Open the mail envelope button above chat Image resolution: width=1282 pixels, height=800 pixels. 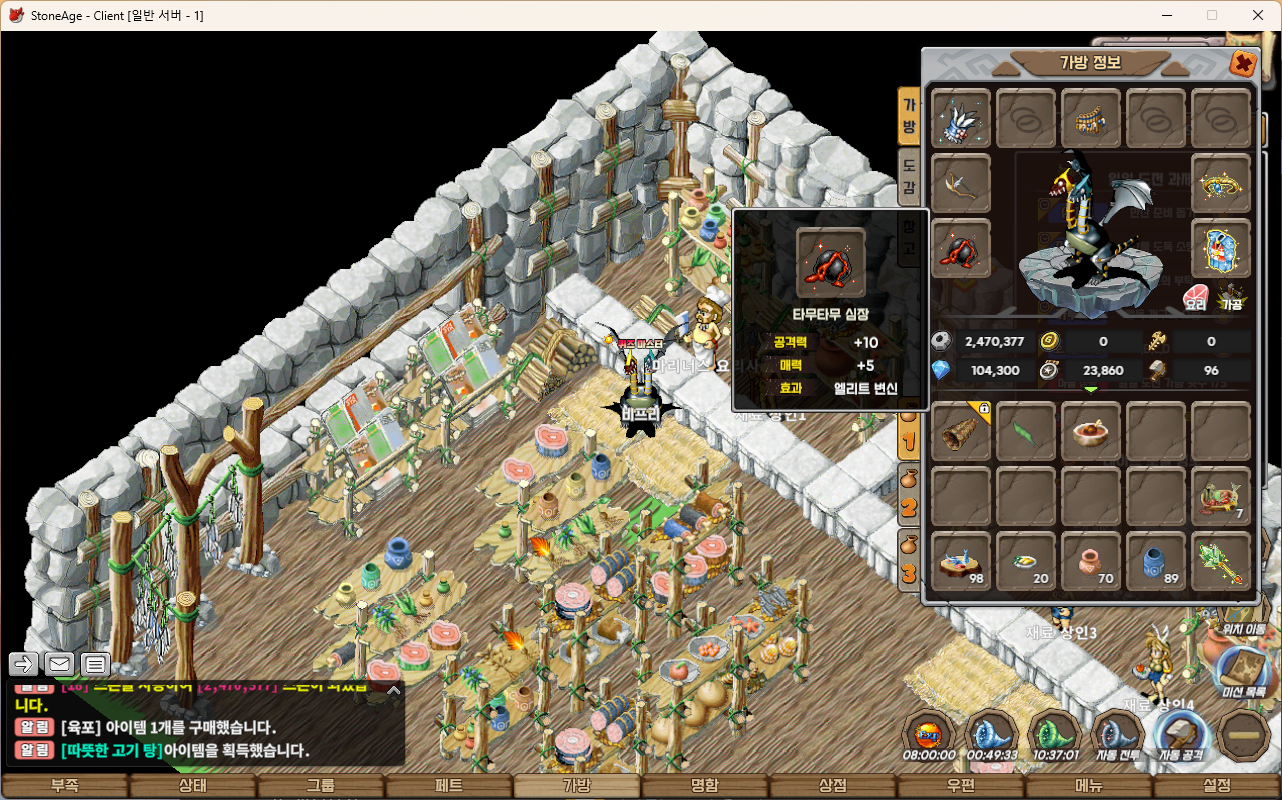tap(59, 663)
